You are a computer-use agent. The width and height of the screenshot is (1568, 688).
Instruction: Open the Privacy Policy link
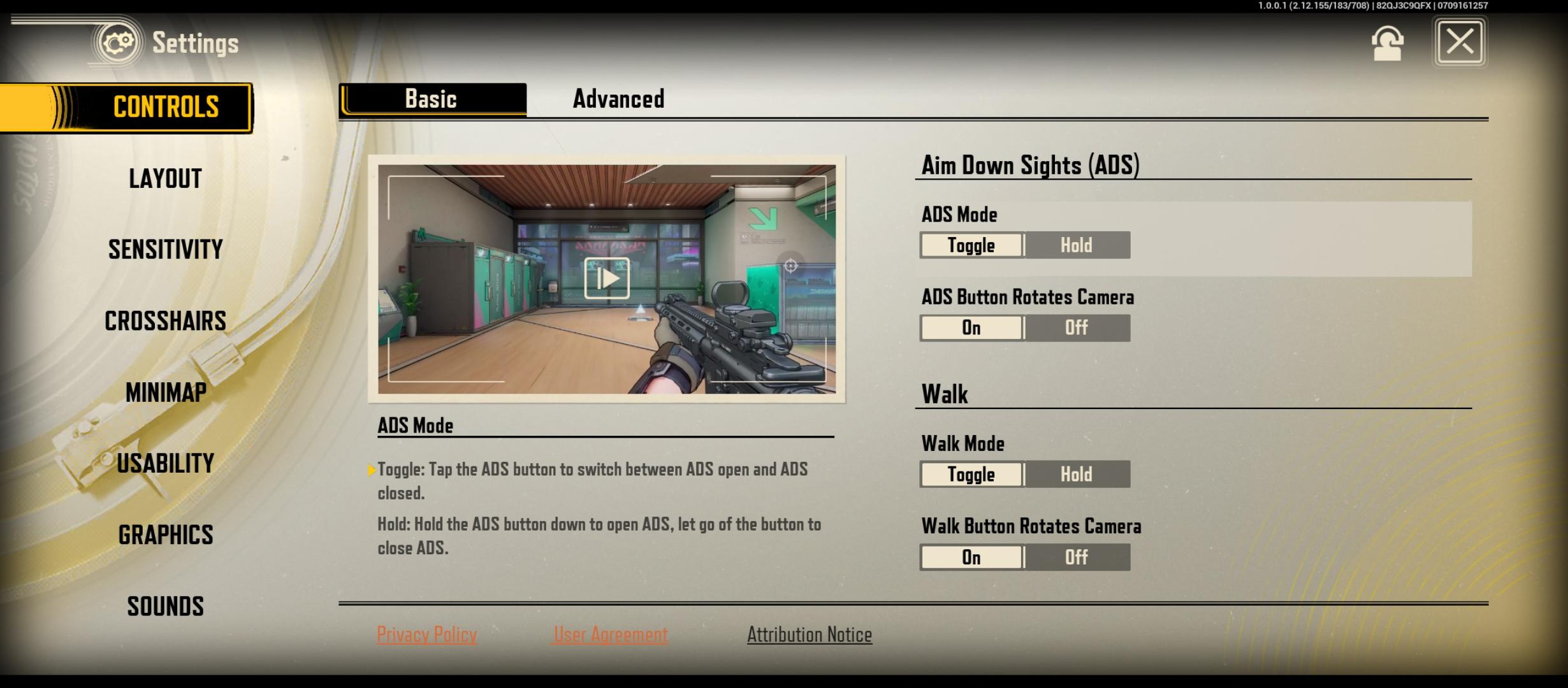pyautogui.click(x=427, y=634)
